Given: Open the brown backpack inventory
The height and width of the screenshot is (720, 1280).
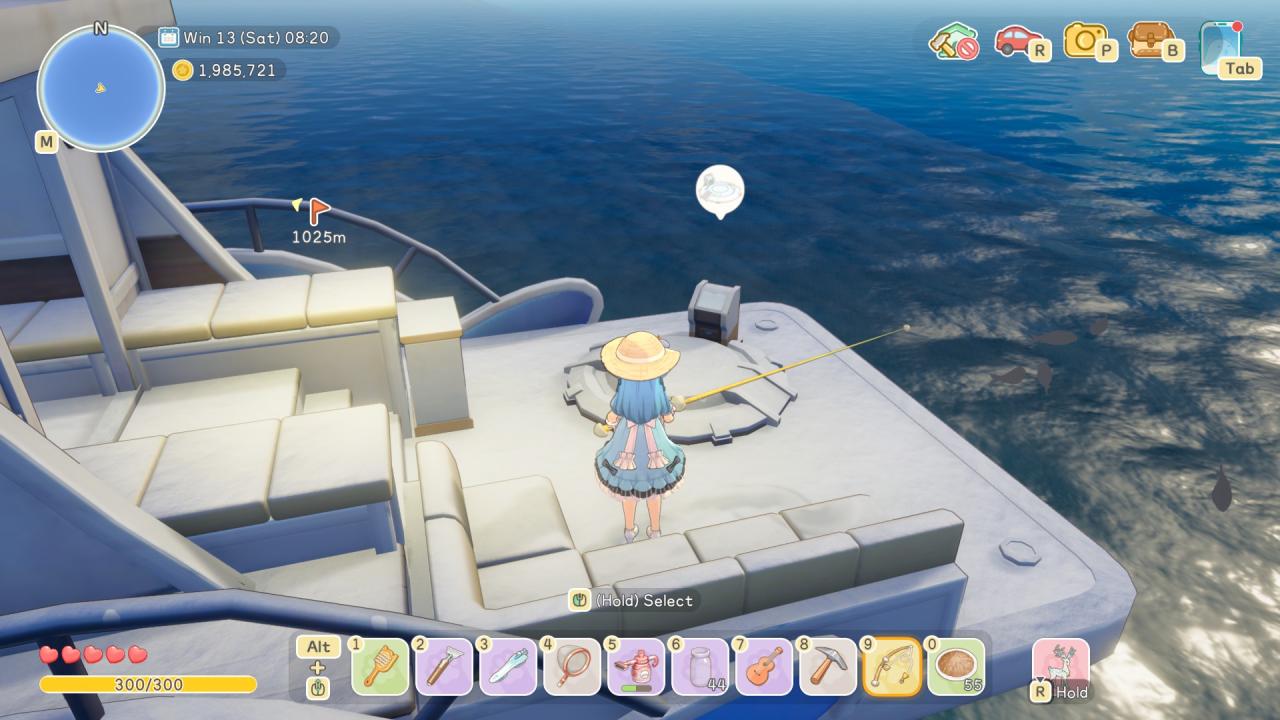Looking at the screenshot, I should pos(1151,40).
